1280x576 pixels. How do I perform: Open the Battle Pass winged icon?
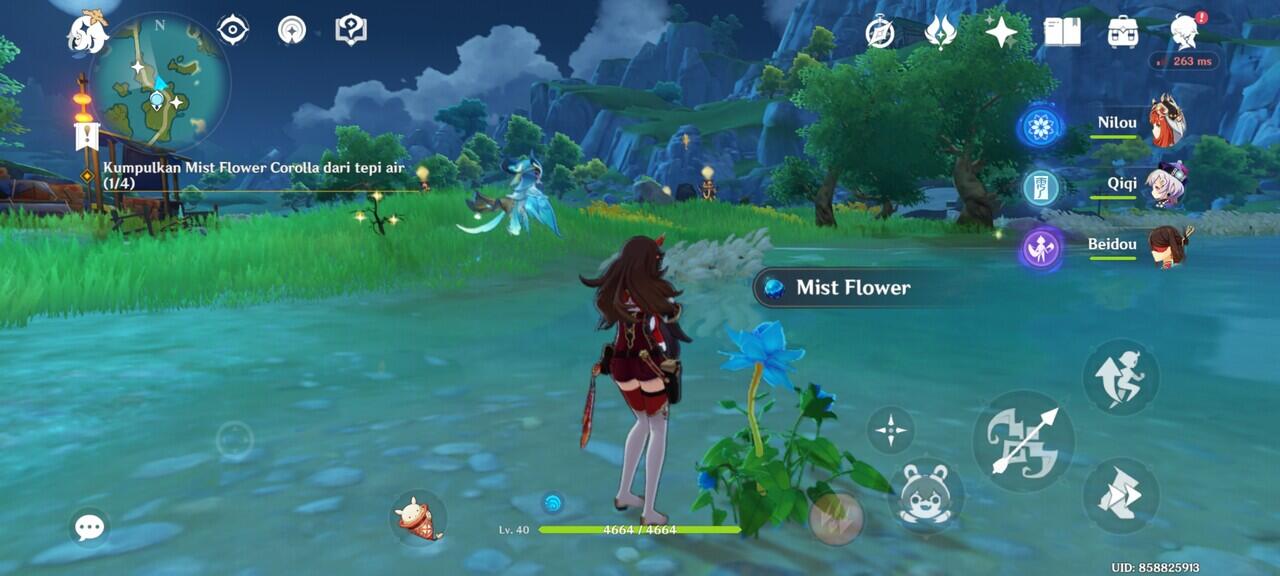click(x=940, y=32)
